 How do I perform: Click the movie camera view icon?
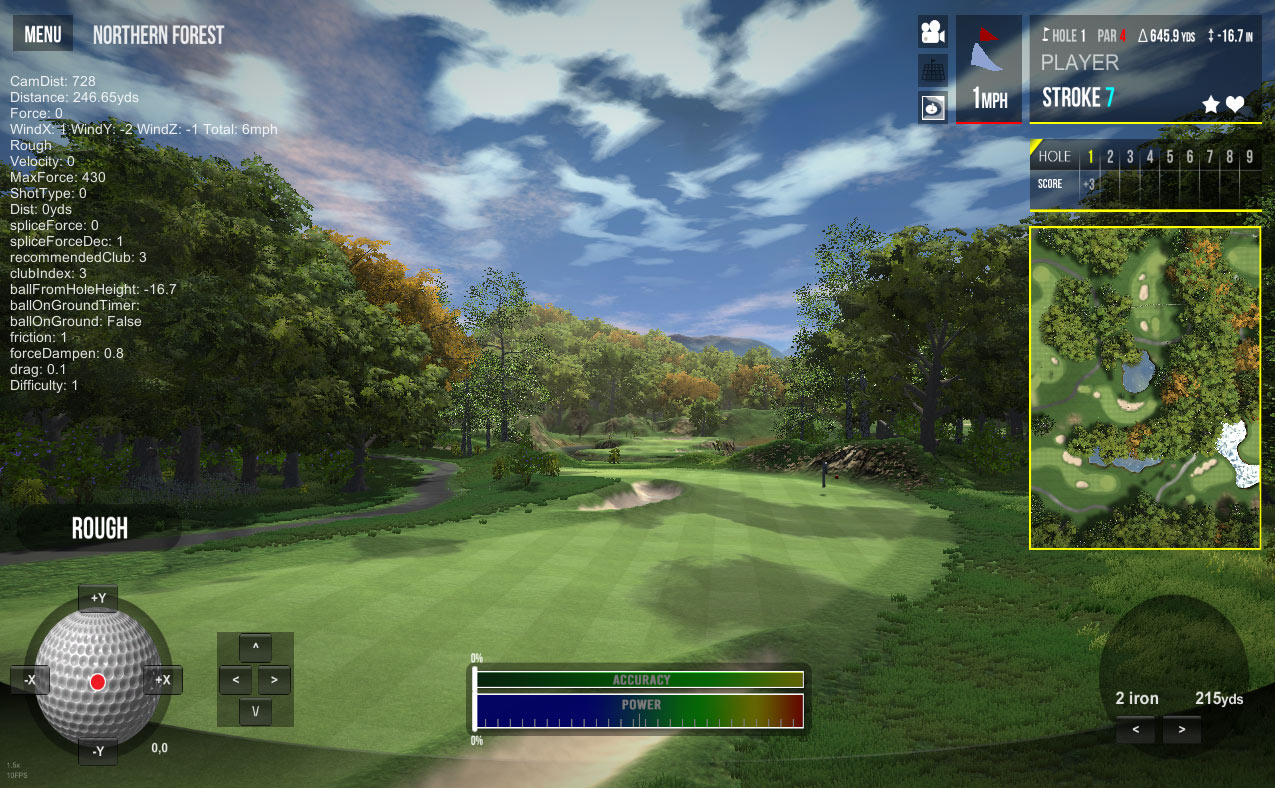pyautogui.click(x=933, y=32)
